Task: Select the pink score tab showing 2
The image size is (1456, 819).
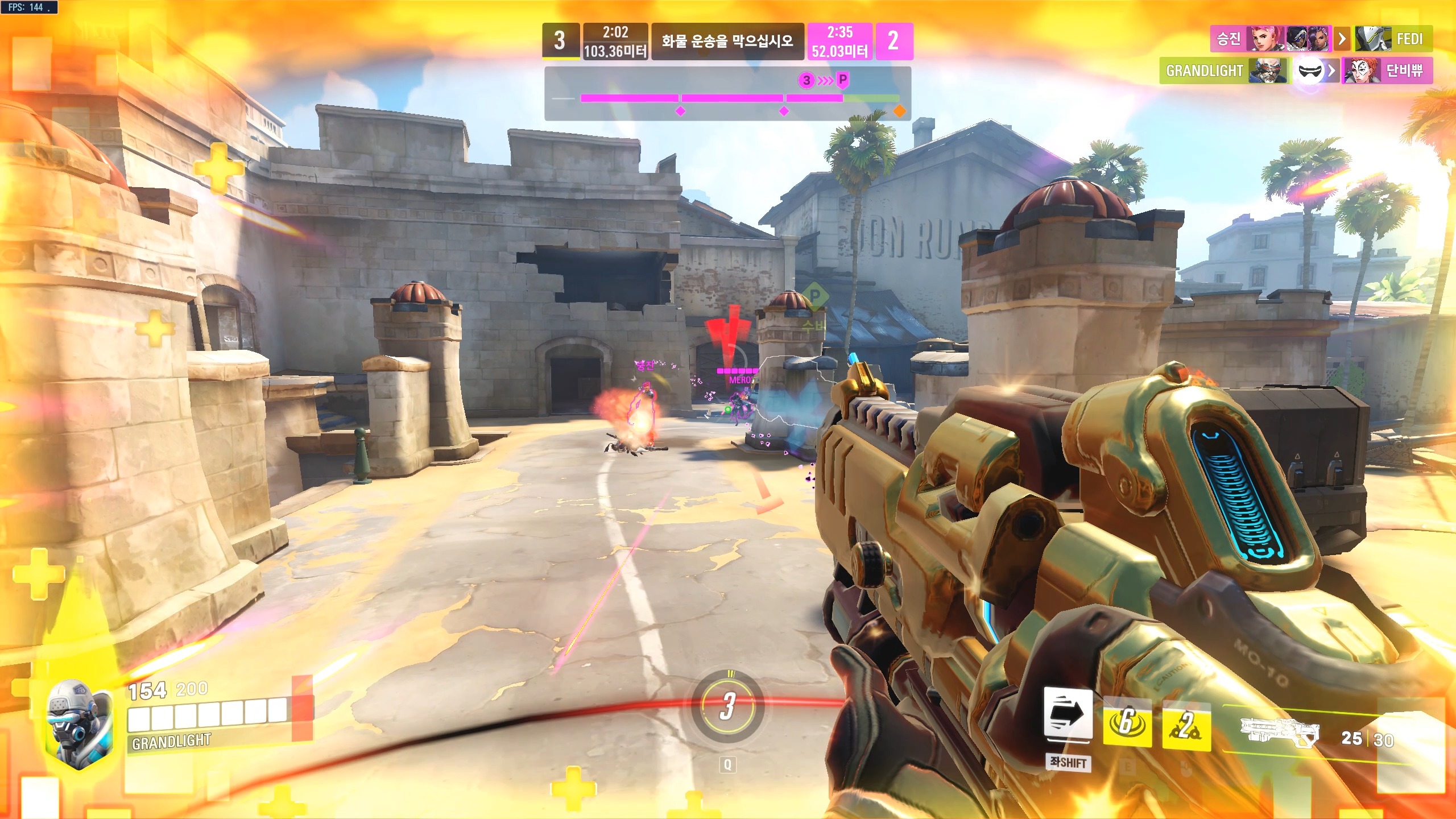Action: (896, 40)
